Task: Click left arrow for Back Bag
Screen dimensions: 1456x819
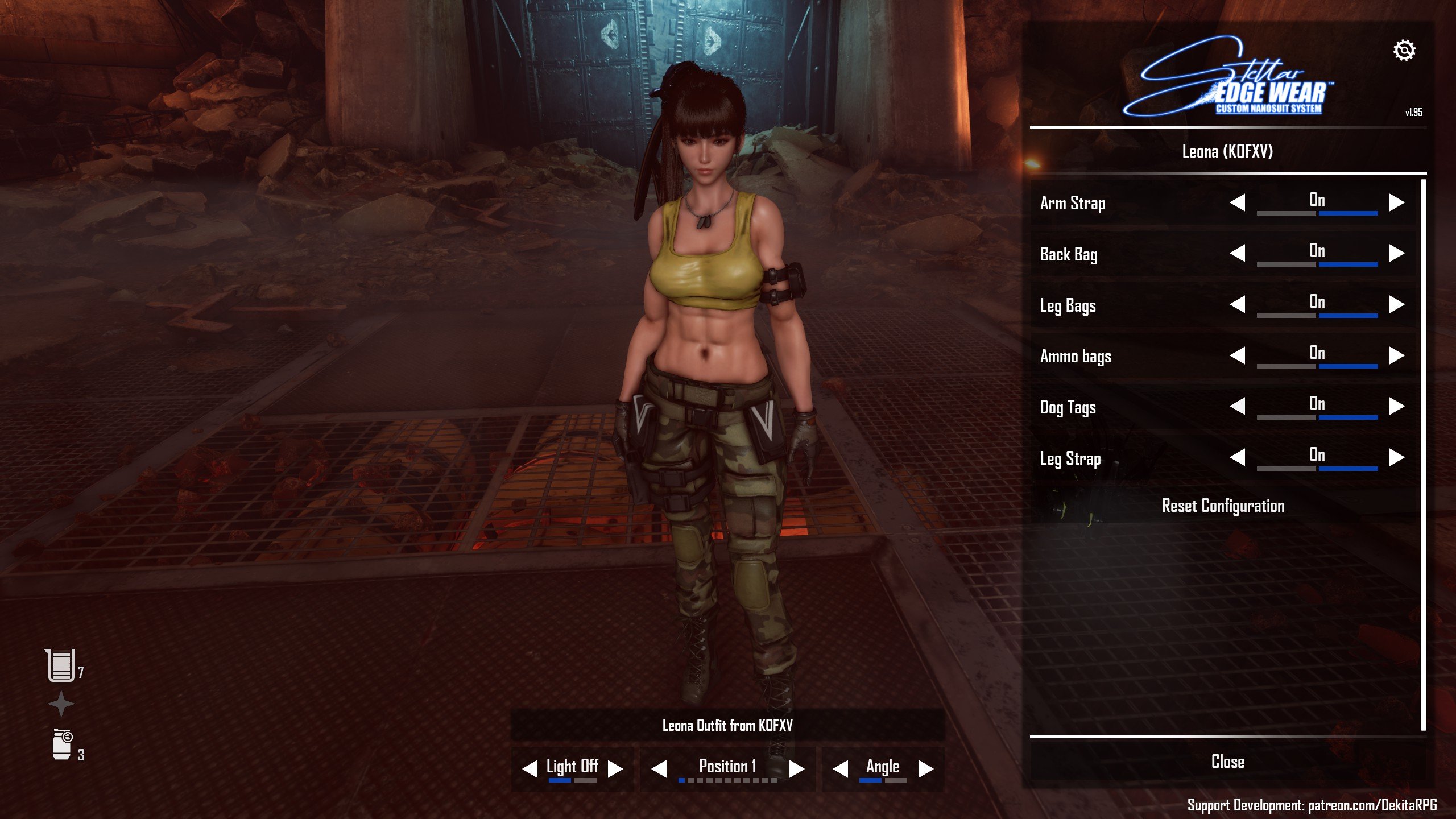Action: click(1238, 253)
